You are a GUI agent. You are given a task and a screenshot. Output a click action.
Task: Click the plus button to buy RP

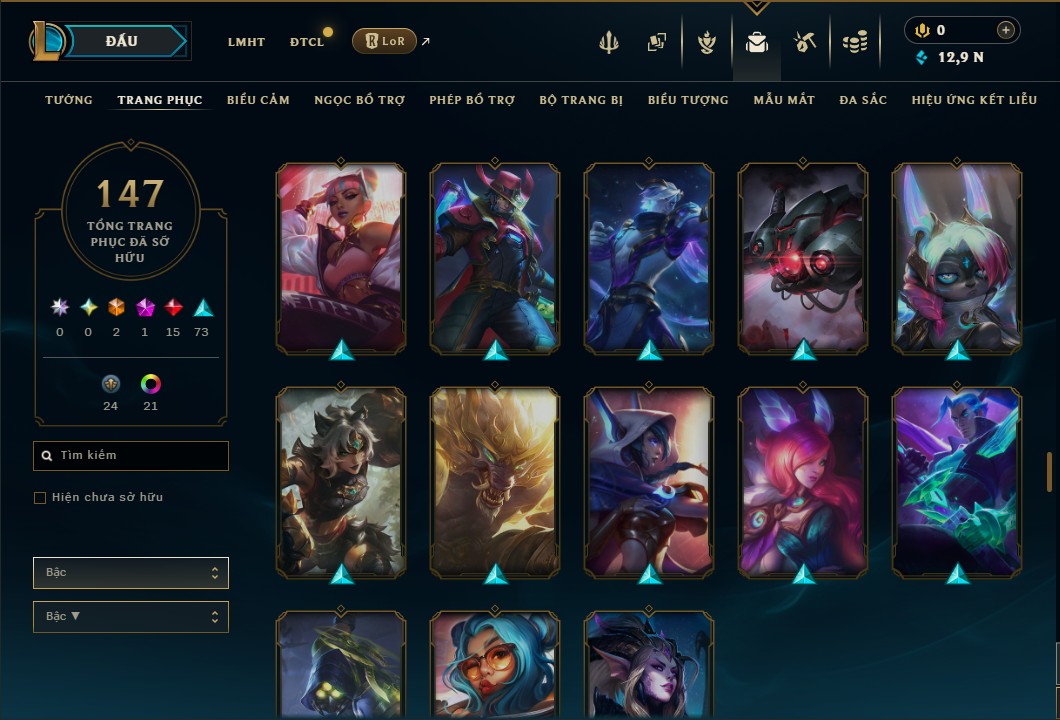pyautogui.click(x=1005, y=31)
